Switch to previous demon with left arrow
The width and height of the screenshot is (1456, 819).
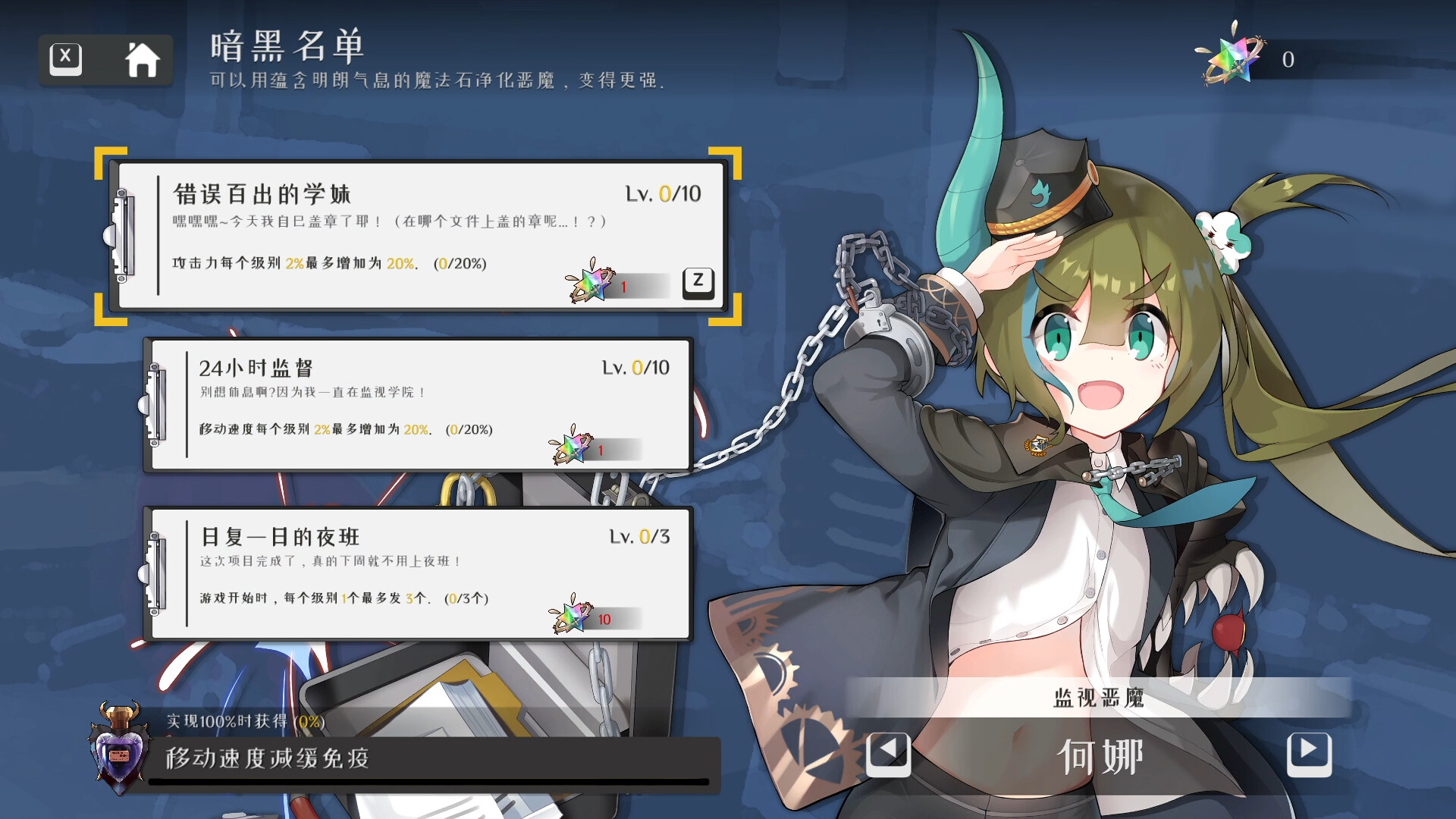[x=889, y=755]
